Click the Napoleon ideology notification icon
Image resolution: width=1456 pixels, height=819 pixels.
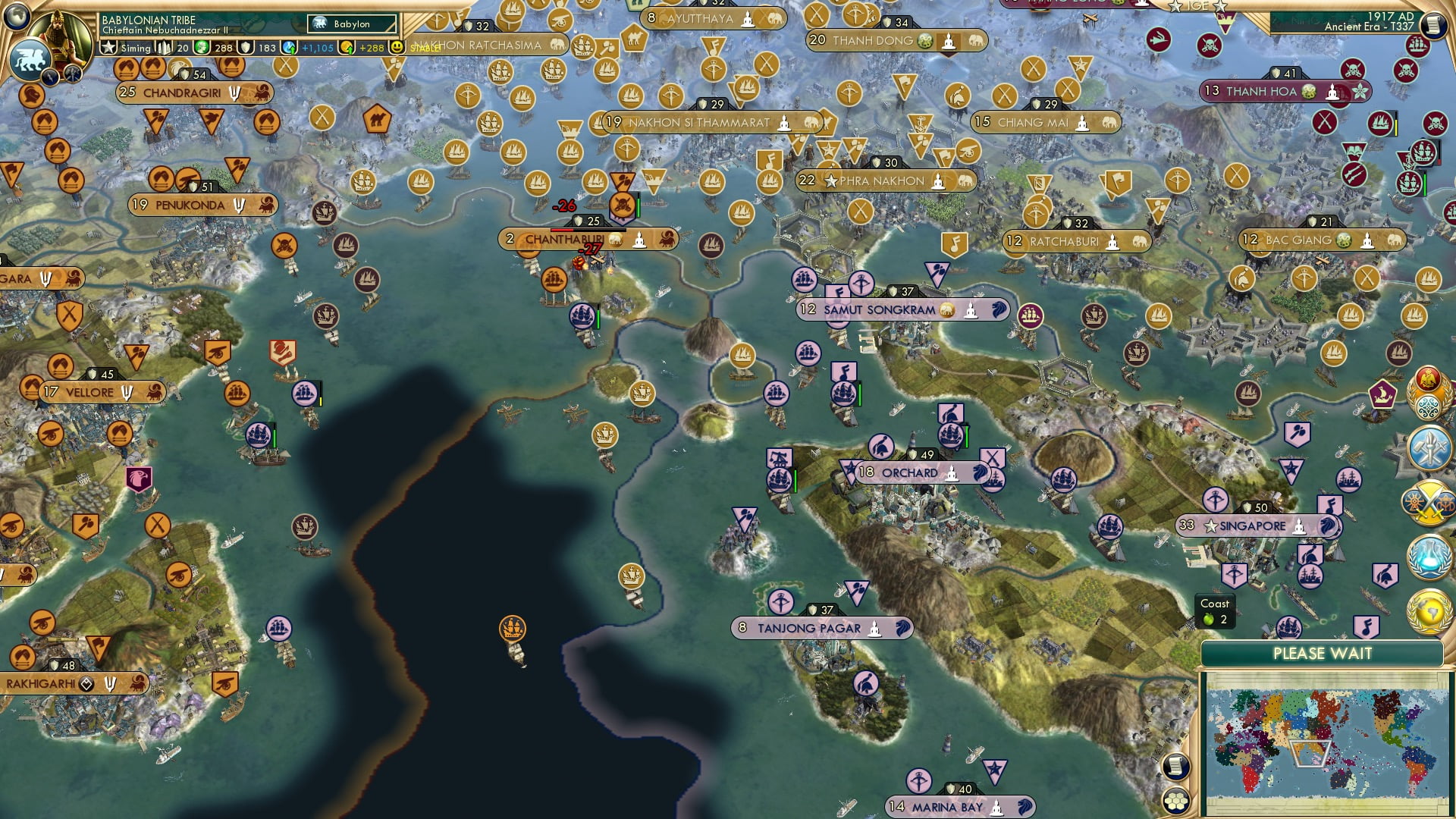click(x=1429, y=379)
